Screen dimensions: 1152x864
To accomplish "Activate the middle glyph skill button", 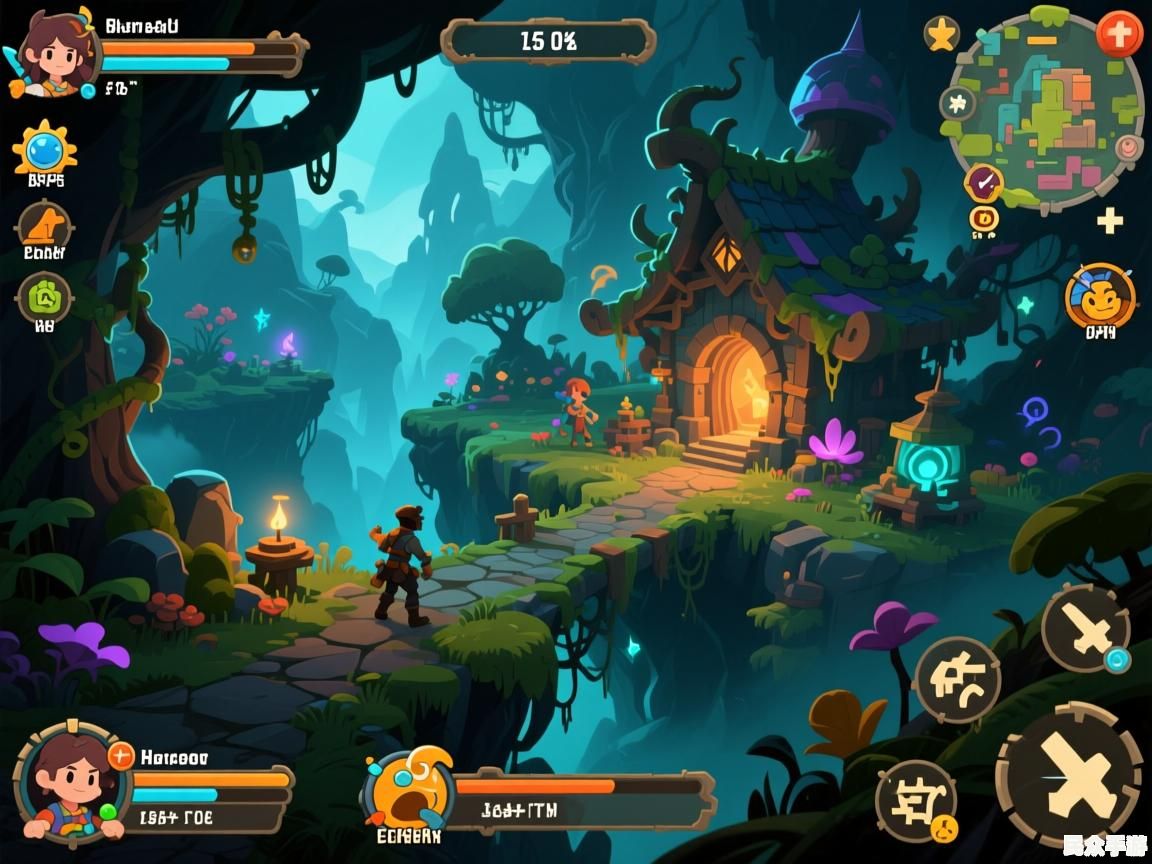I will click(x=957, y=680).
